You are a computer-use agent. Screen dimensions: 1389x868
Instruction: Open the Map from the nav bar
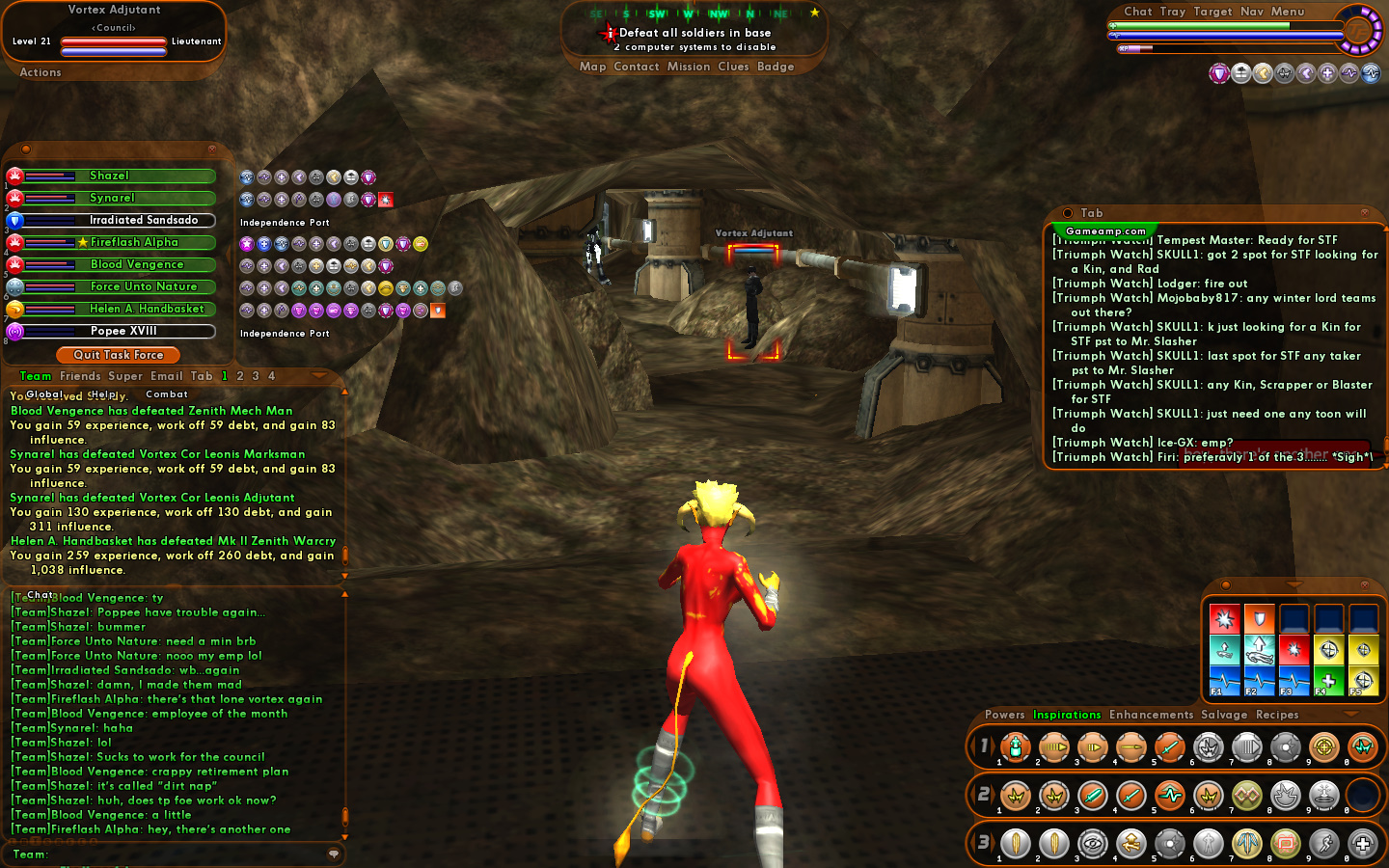coord(592,67)
